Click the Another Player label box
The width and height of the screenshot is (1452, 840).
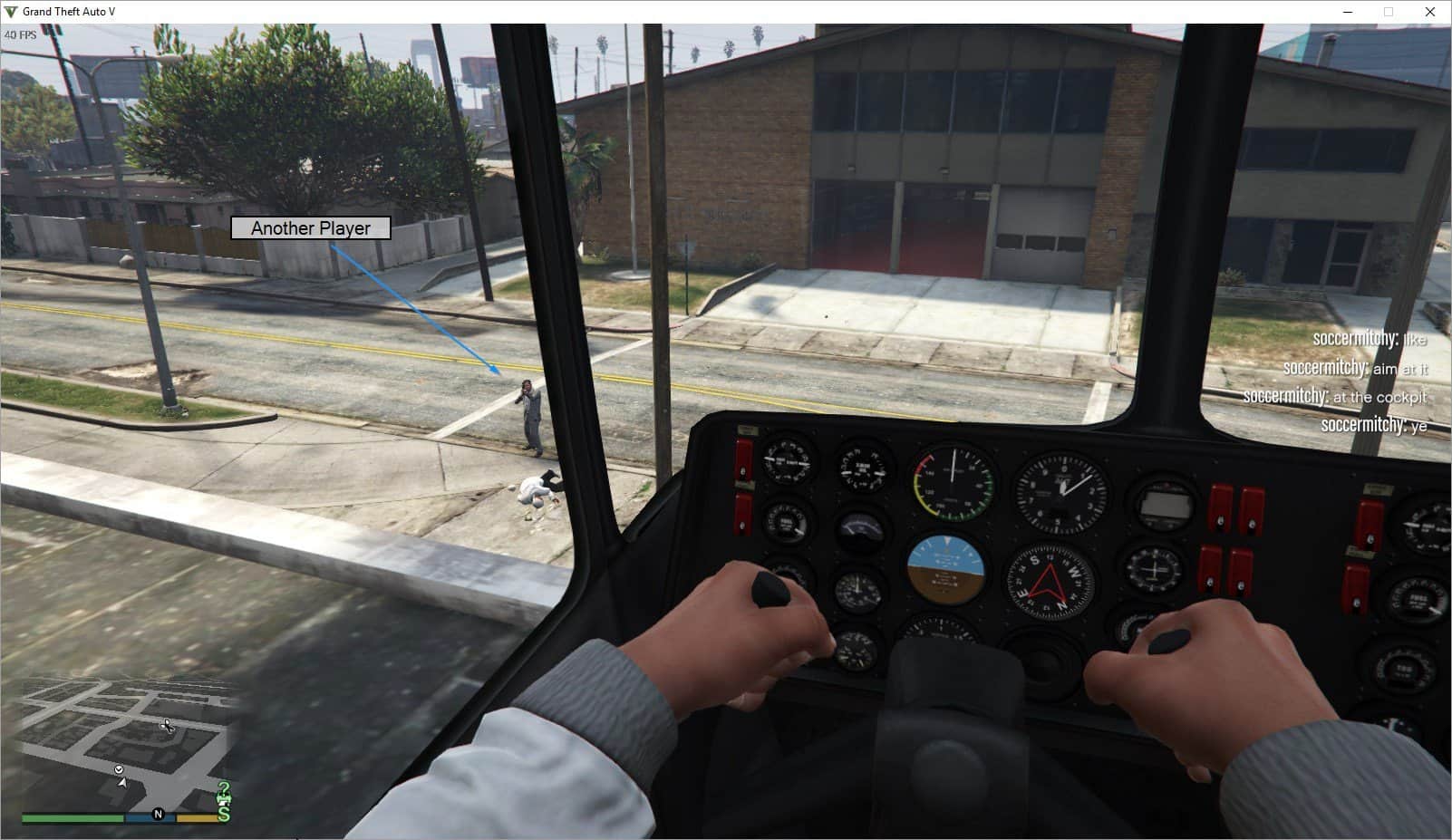click(x=310, y=228)
